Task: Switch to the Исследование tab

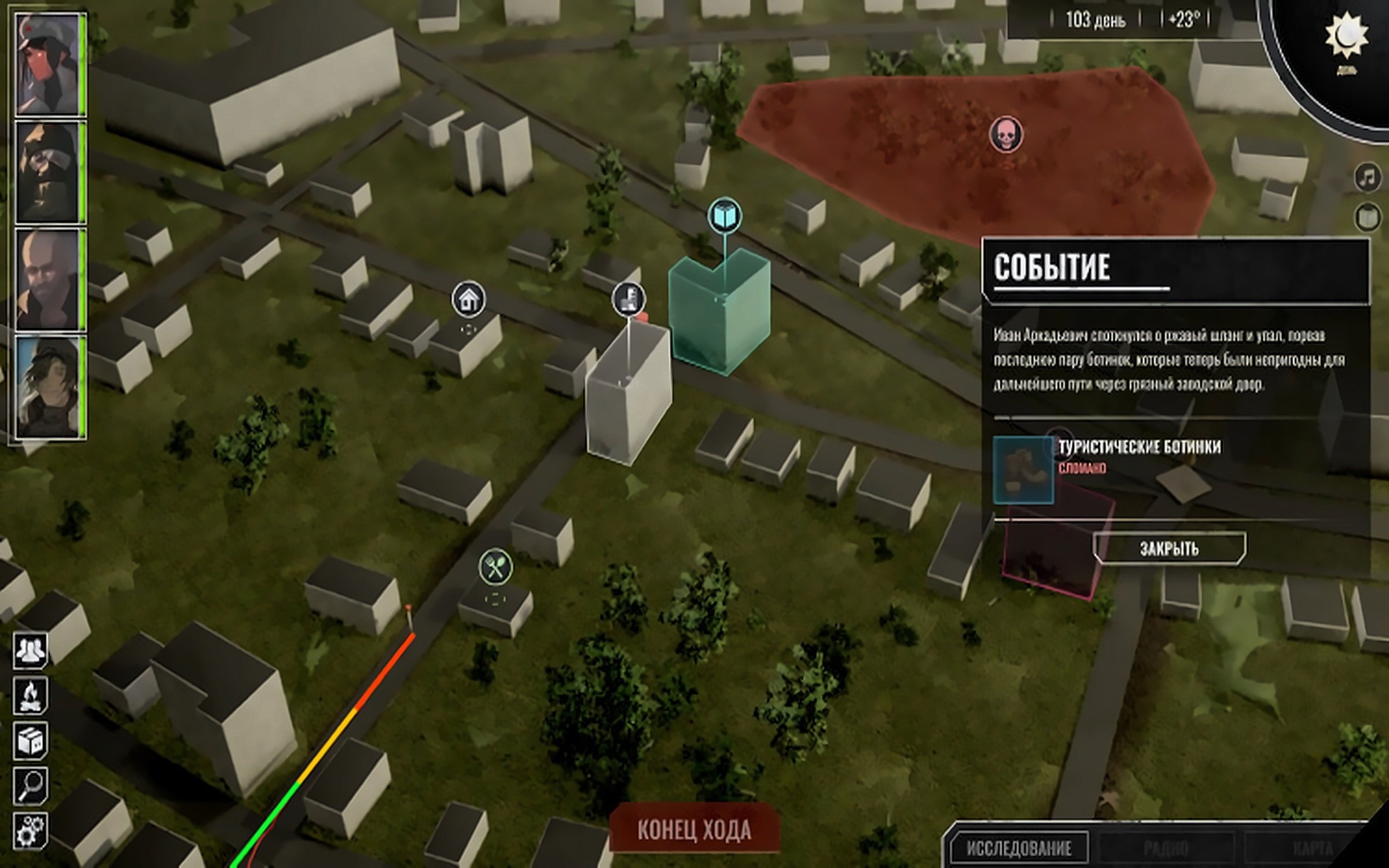Action: (1019, 848)
